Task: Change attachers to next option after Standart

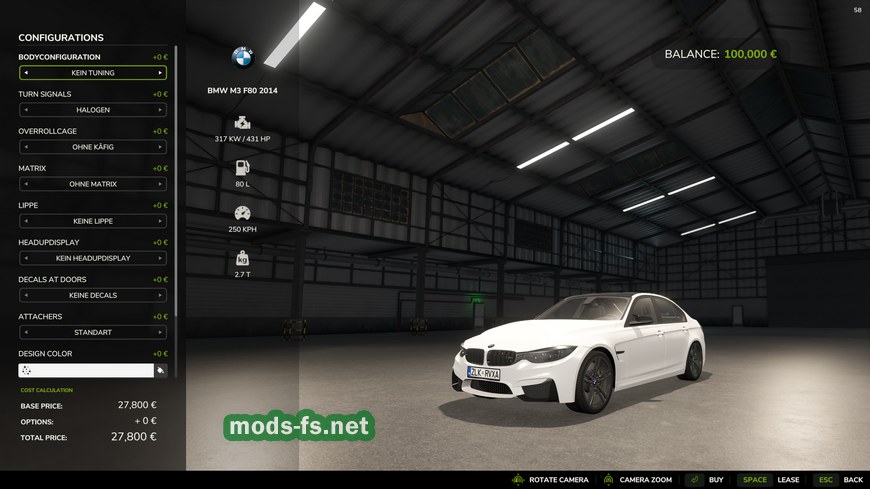Action: click(x=160, y=332)
